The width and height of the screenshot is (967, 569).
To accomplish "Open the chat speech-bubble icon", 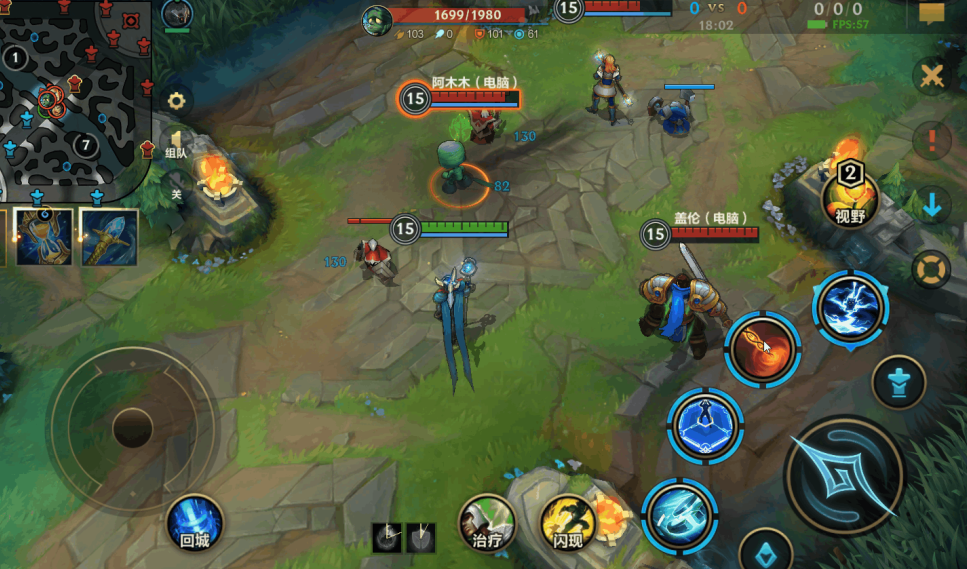I will point(931,15).
